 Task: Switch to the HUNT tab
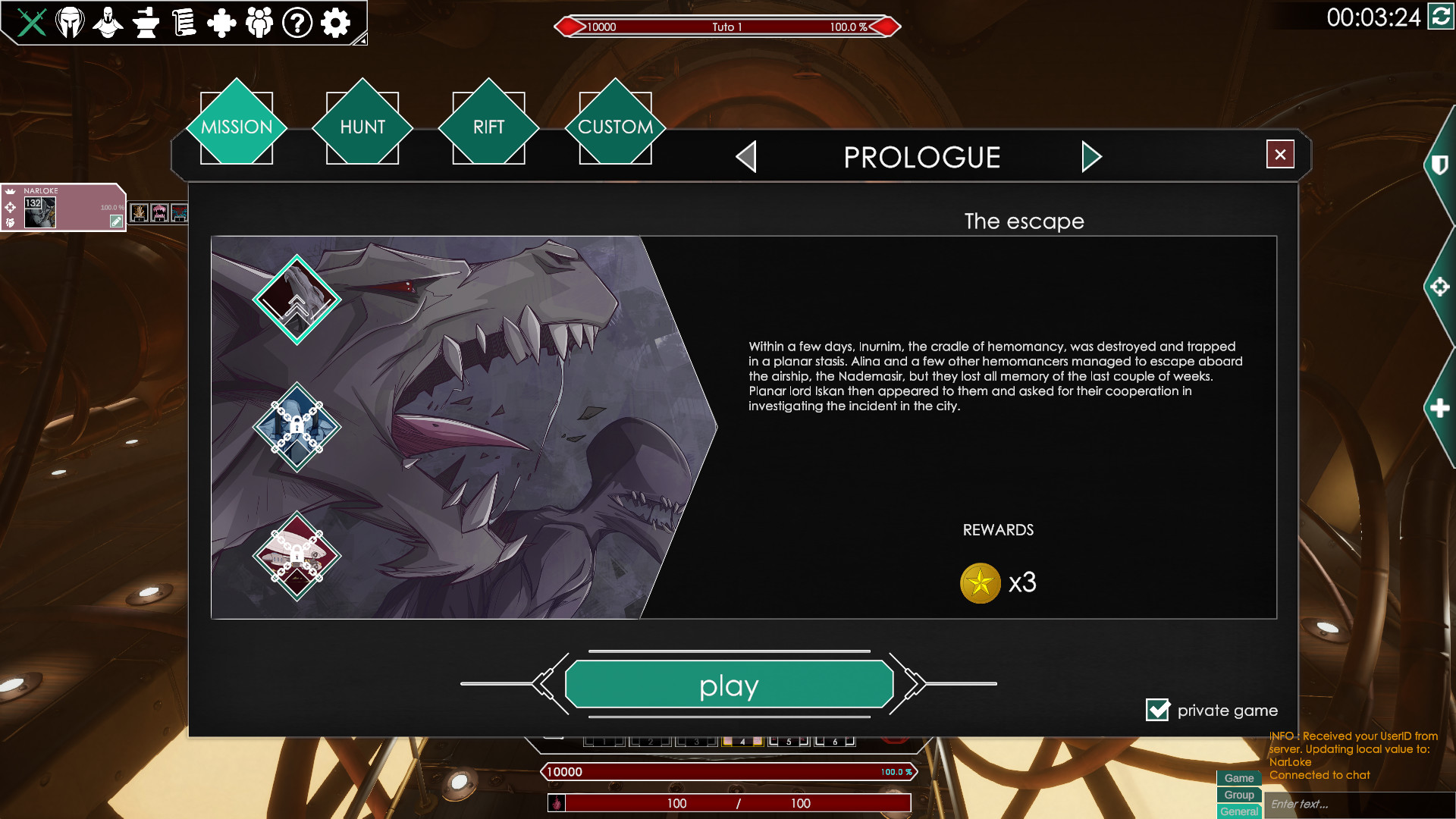(362, 127)
